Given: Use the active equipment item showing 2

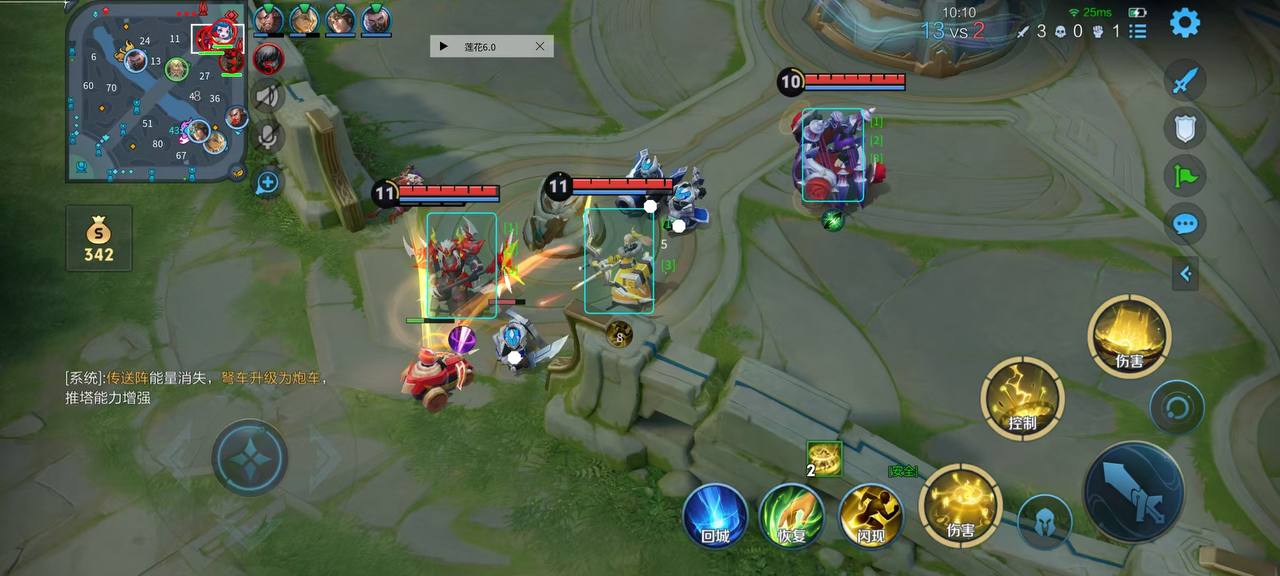Looking at the screenshot, I should pyautogui.click(x=826, y=458).
